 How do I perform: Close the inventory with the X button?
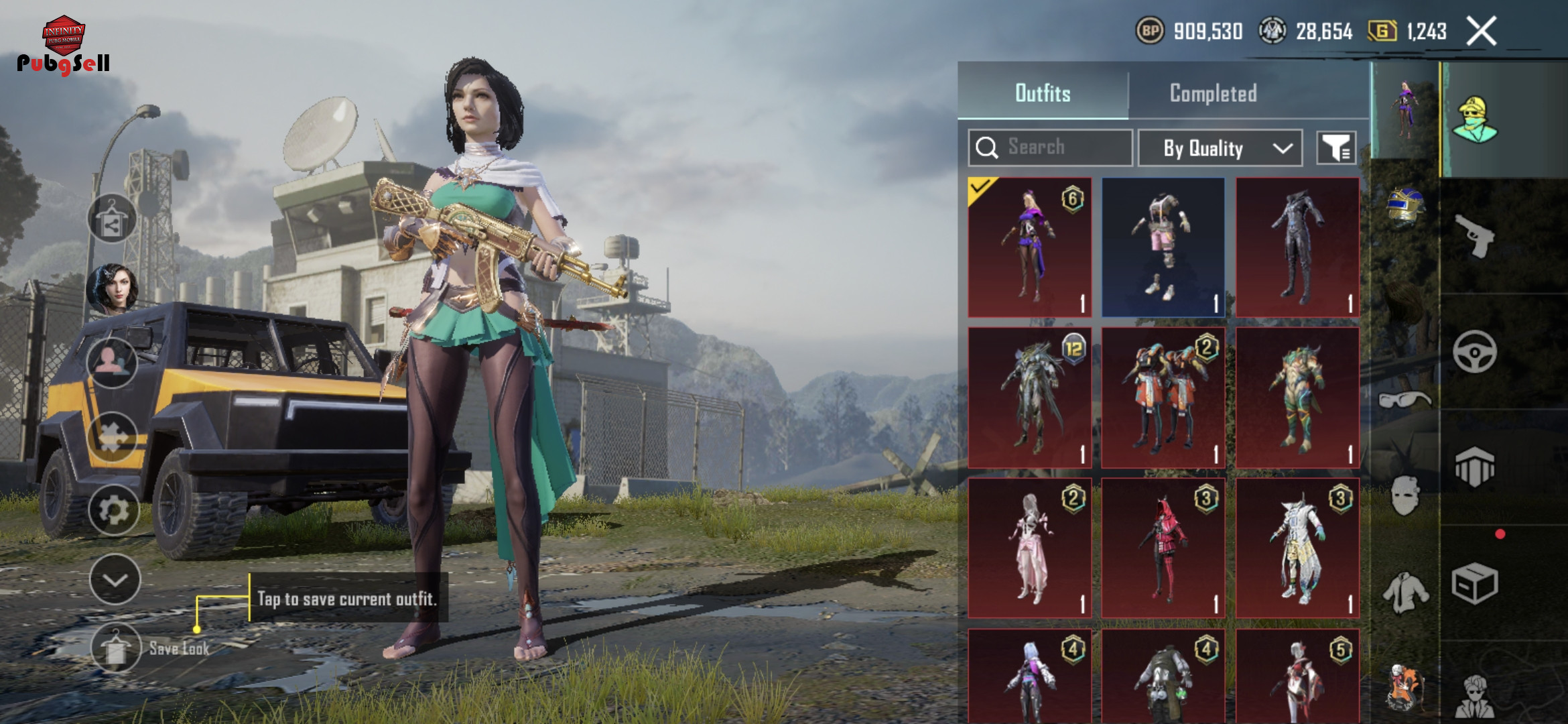click(1481, 32)
